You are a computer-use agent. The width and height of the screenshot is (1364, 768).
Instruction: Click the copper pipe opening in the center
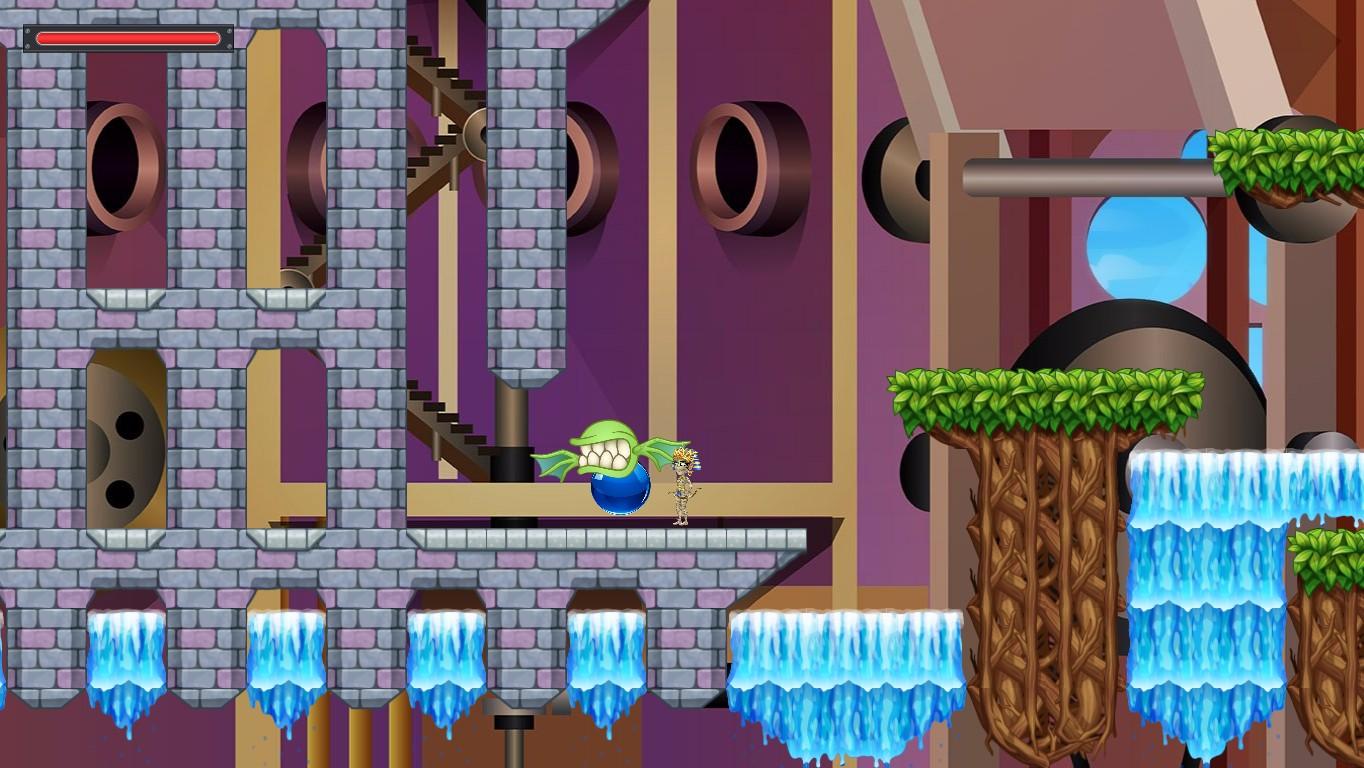pos(736,160)
